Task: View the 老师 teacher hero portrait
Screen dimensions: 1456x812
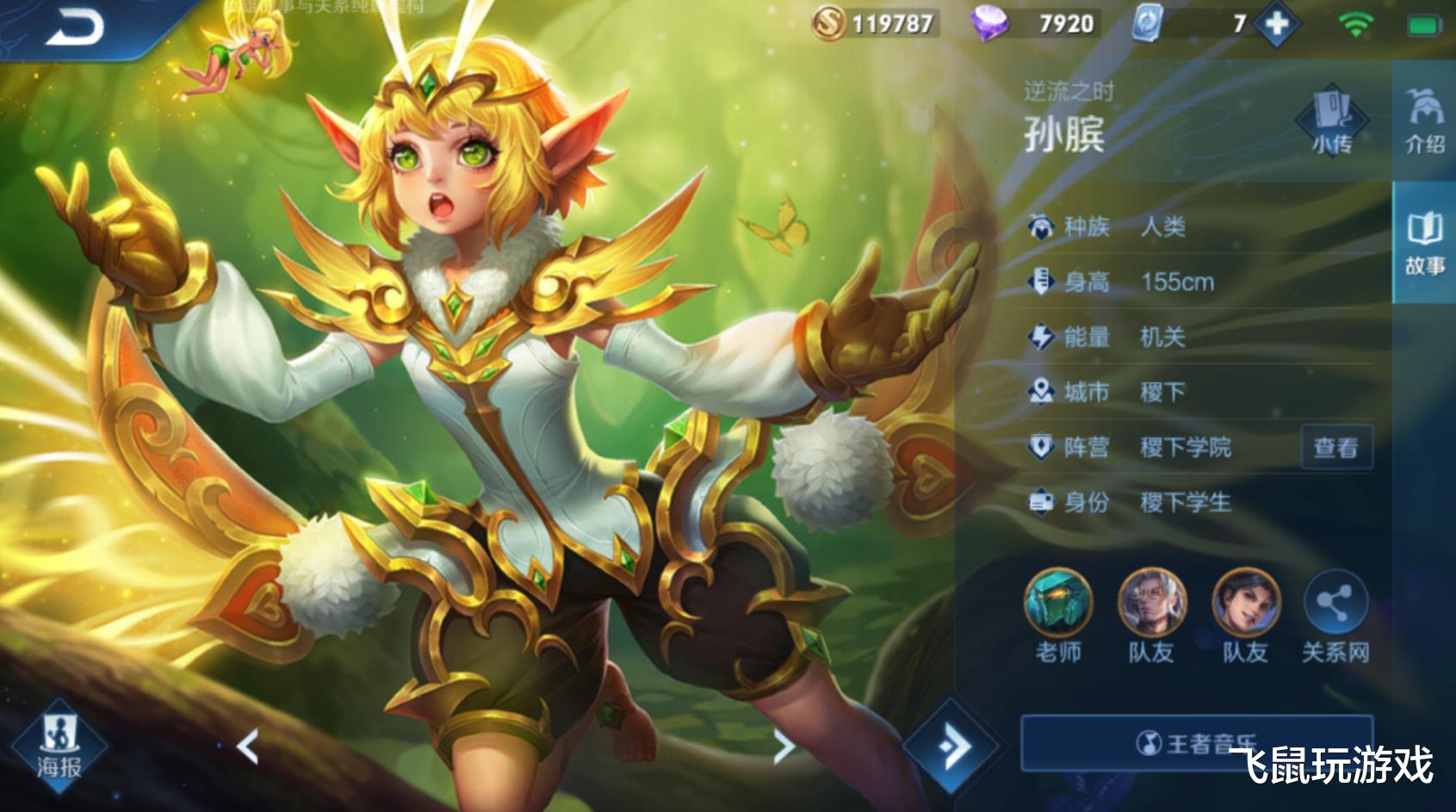Action: (x=1058, y=601)
